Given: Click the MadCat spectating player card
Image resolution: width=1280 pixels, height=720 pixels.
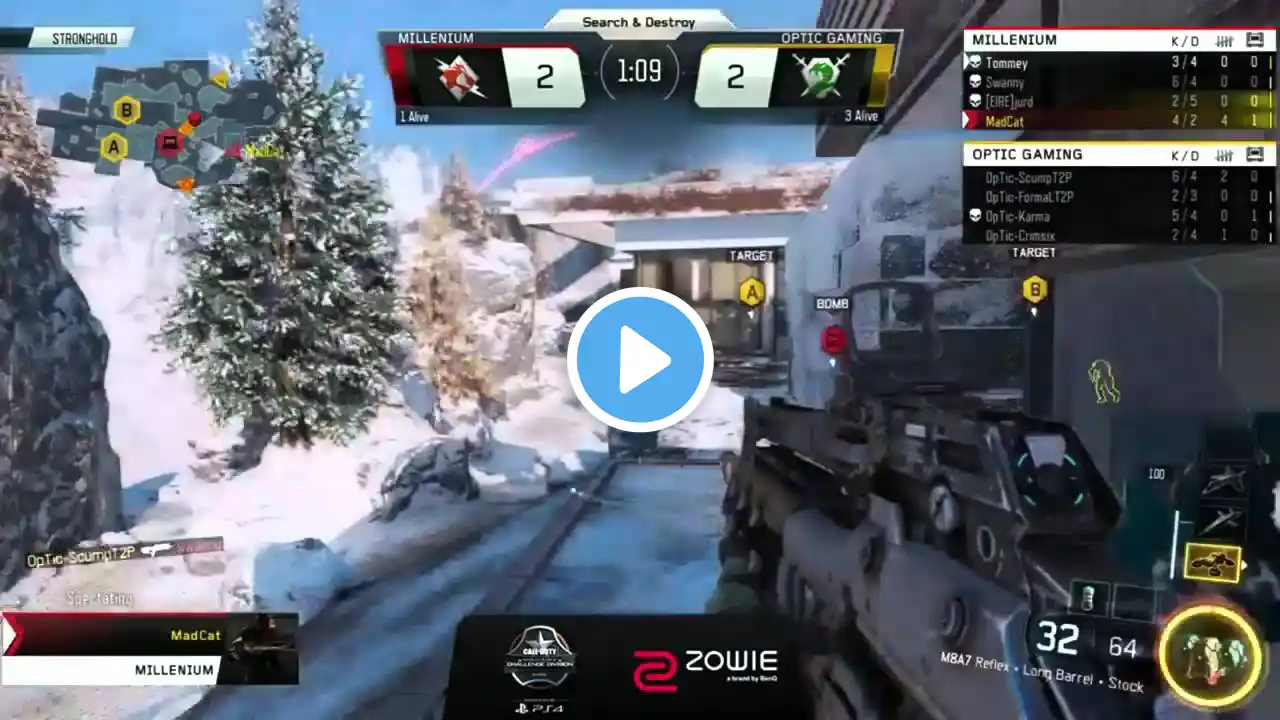Looking at the screenshot, I should click(x=150, y=648).
